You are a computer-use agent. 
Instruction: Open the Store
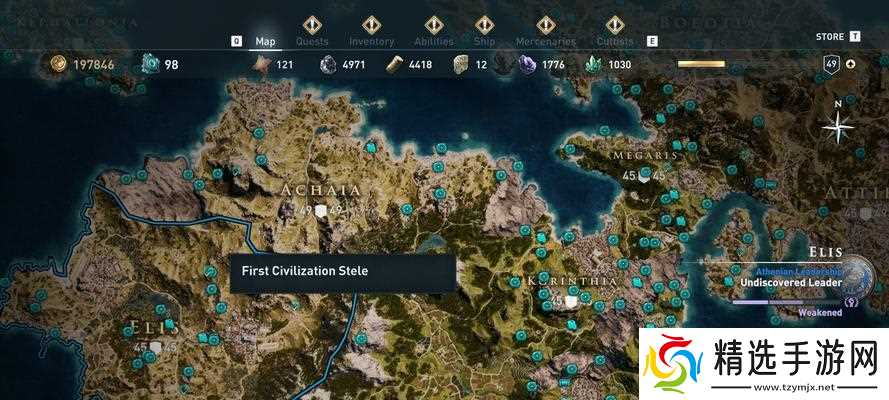pos(830,36)
